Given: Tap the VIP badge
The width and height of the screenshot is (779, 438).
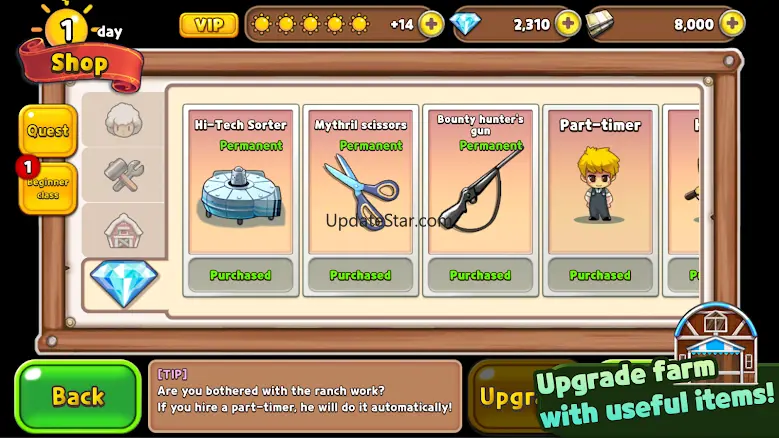Looking at the screenshot, I should point(208,24).
